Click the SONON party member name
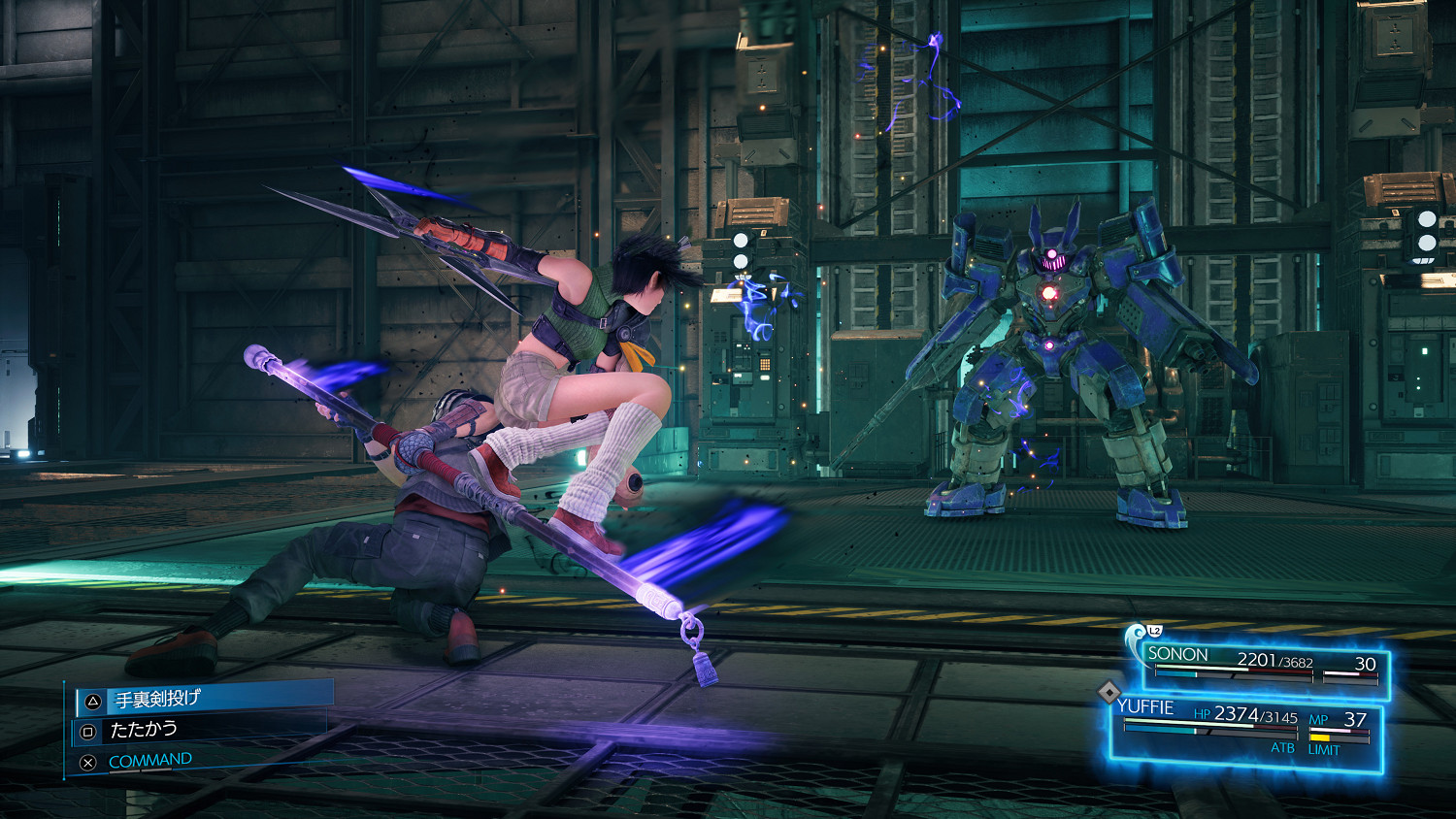 coord(1176,654)
